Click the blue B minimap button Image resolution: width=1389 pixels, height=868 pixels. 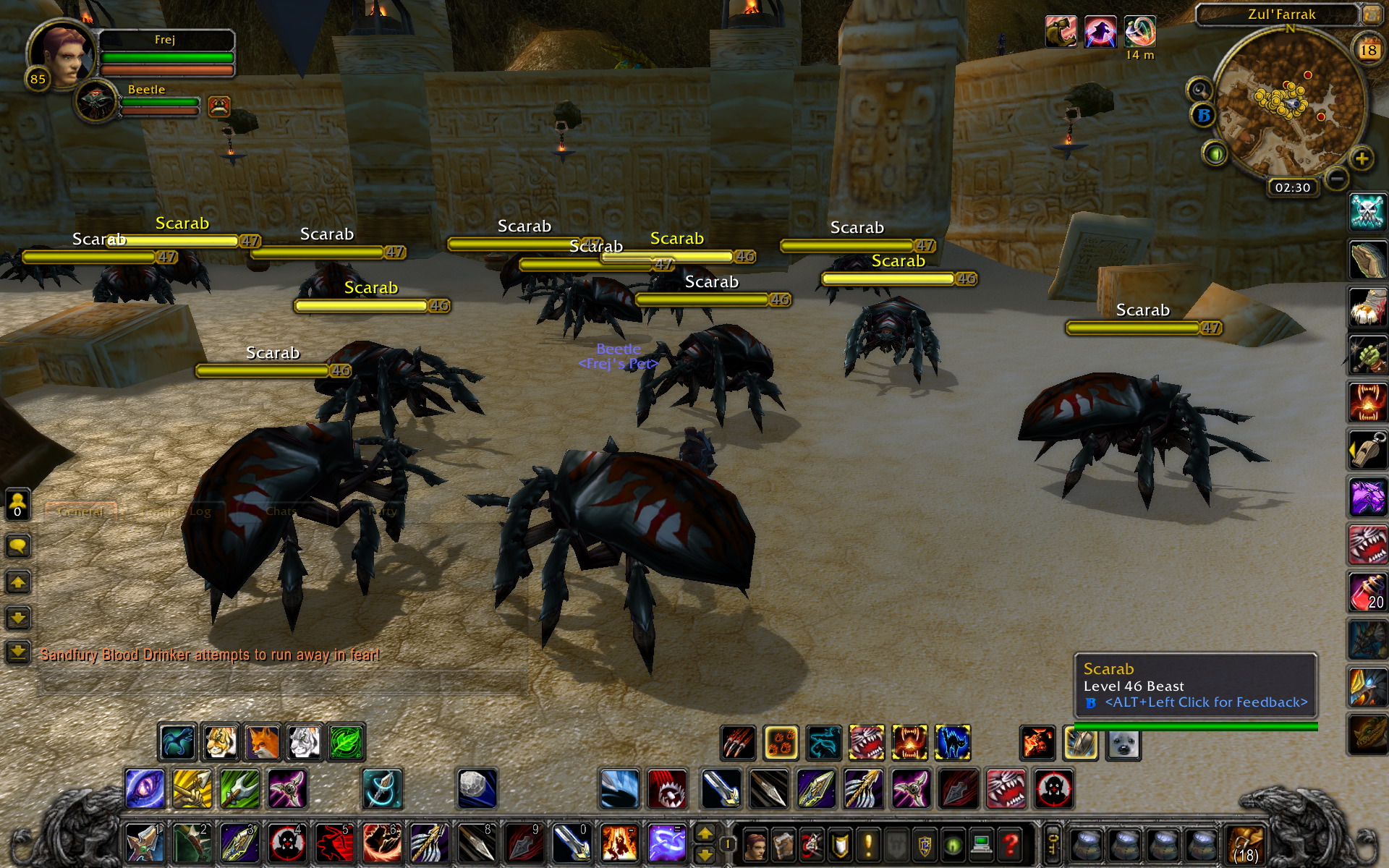tap(1203, 116)
